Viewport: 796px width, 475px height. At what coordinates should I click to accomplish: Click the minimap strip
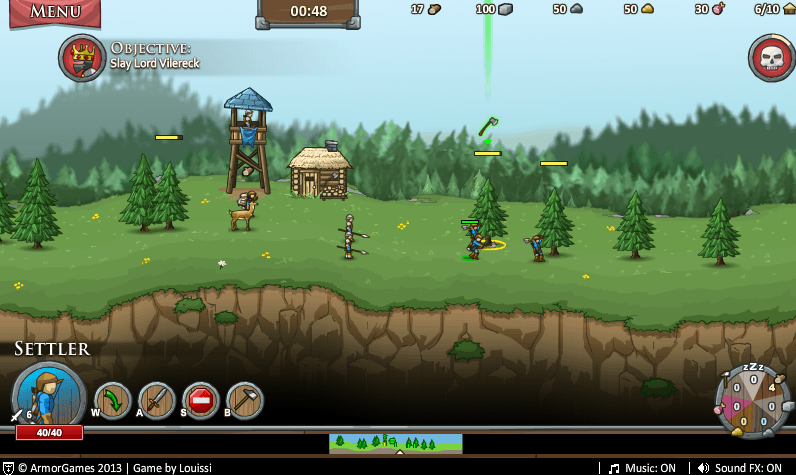click(396, 442)
